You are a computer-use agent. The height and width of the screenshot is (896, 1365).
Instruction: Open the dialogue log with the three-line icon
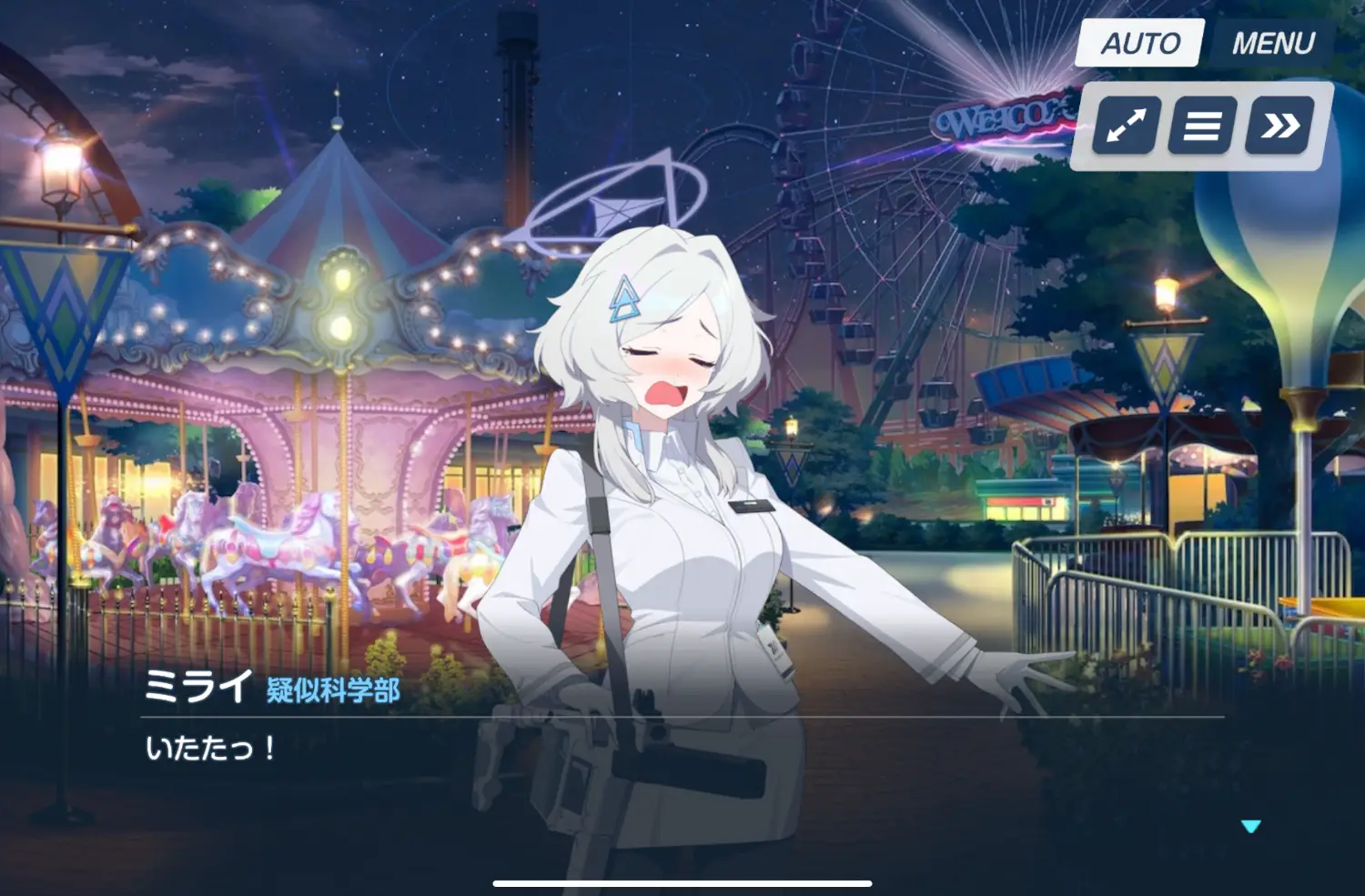click(x=1201, y=126)
